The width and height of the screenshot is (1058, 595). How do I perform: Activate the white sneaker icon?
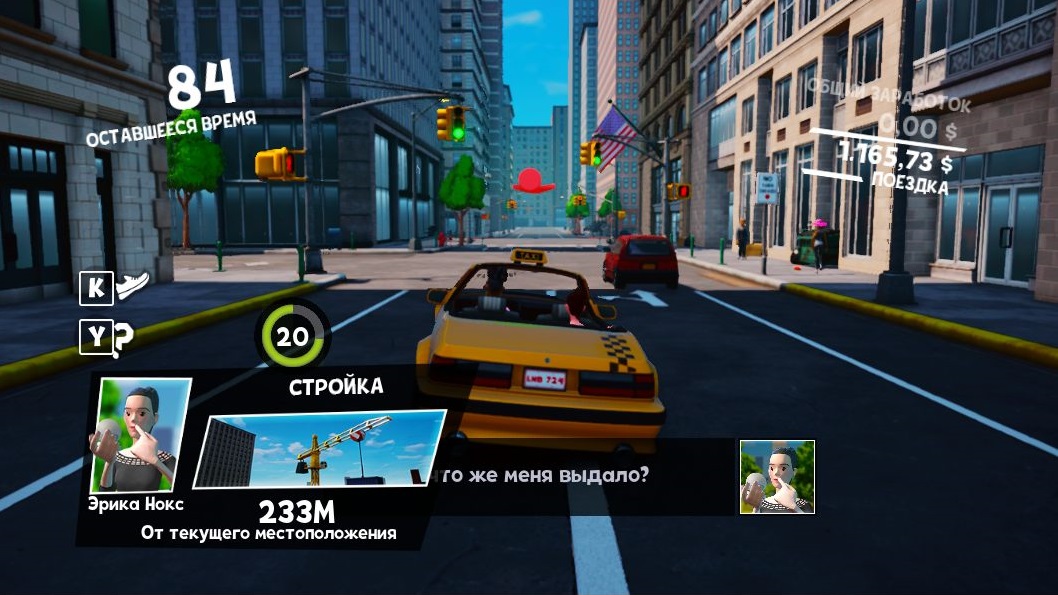(x=132, y=287)
